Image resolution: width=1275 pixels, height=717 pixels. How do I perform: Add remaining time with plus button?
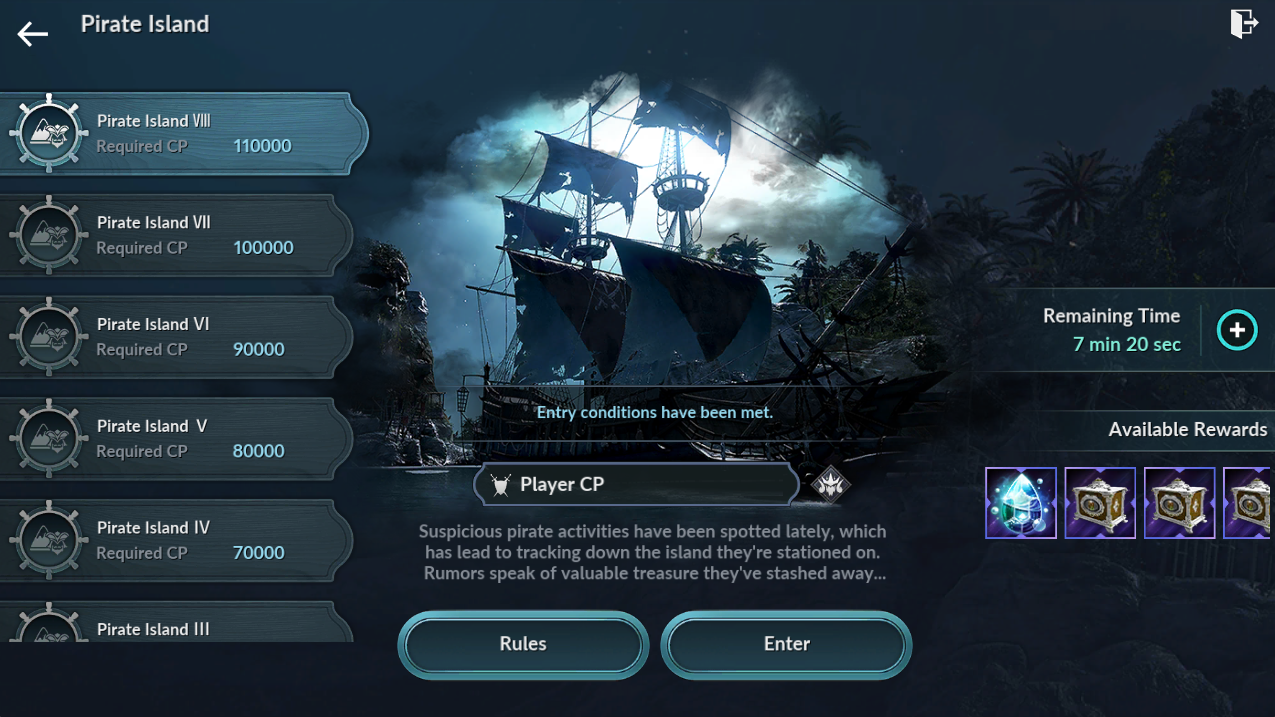[x=1237, y=330]
